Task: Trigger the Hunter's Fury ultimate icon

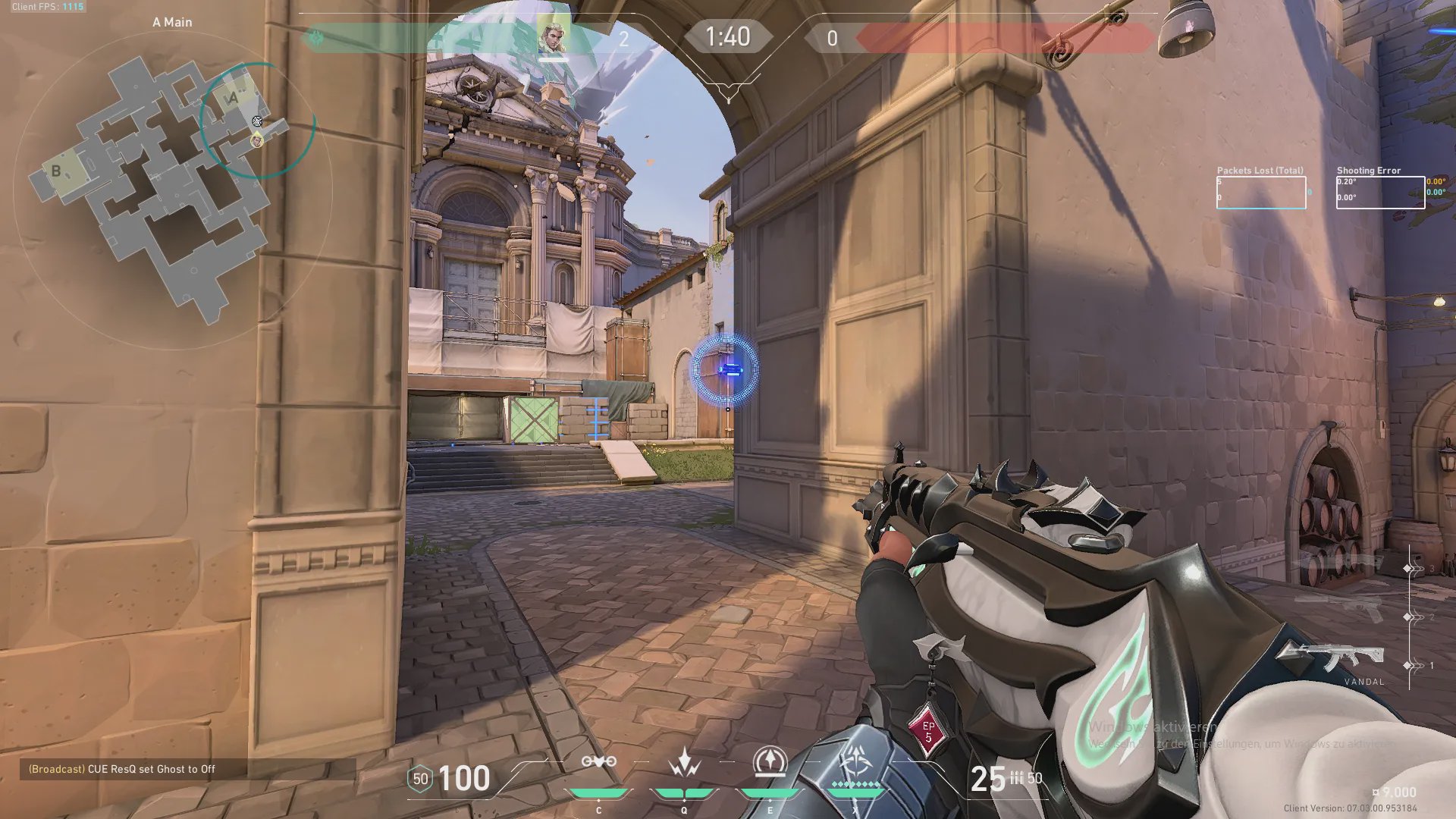Action: (856, 762)
